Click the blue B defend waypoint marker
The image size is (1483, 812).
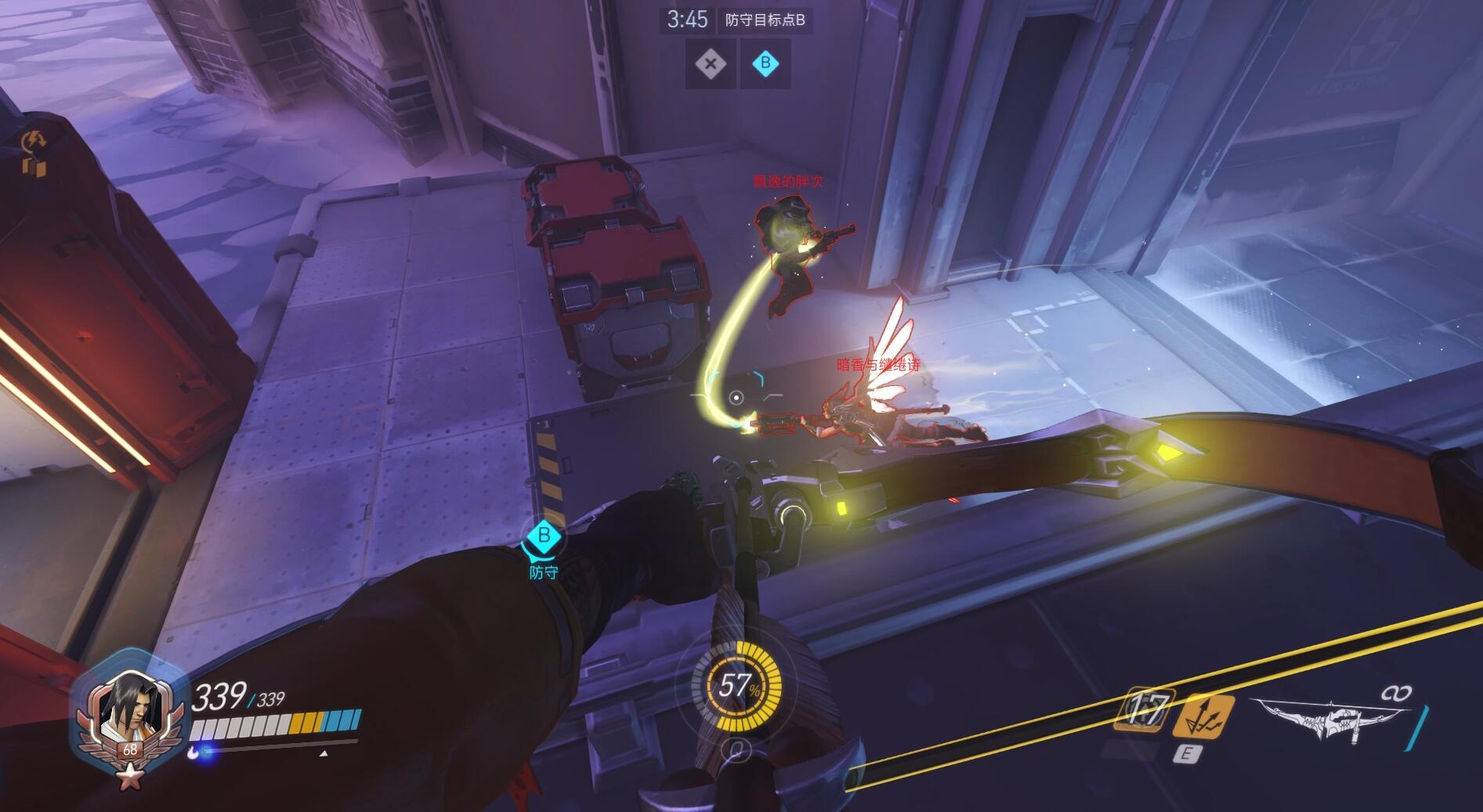click(543, 537)
